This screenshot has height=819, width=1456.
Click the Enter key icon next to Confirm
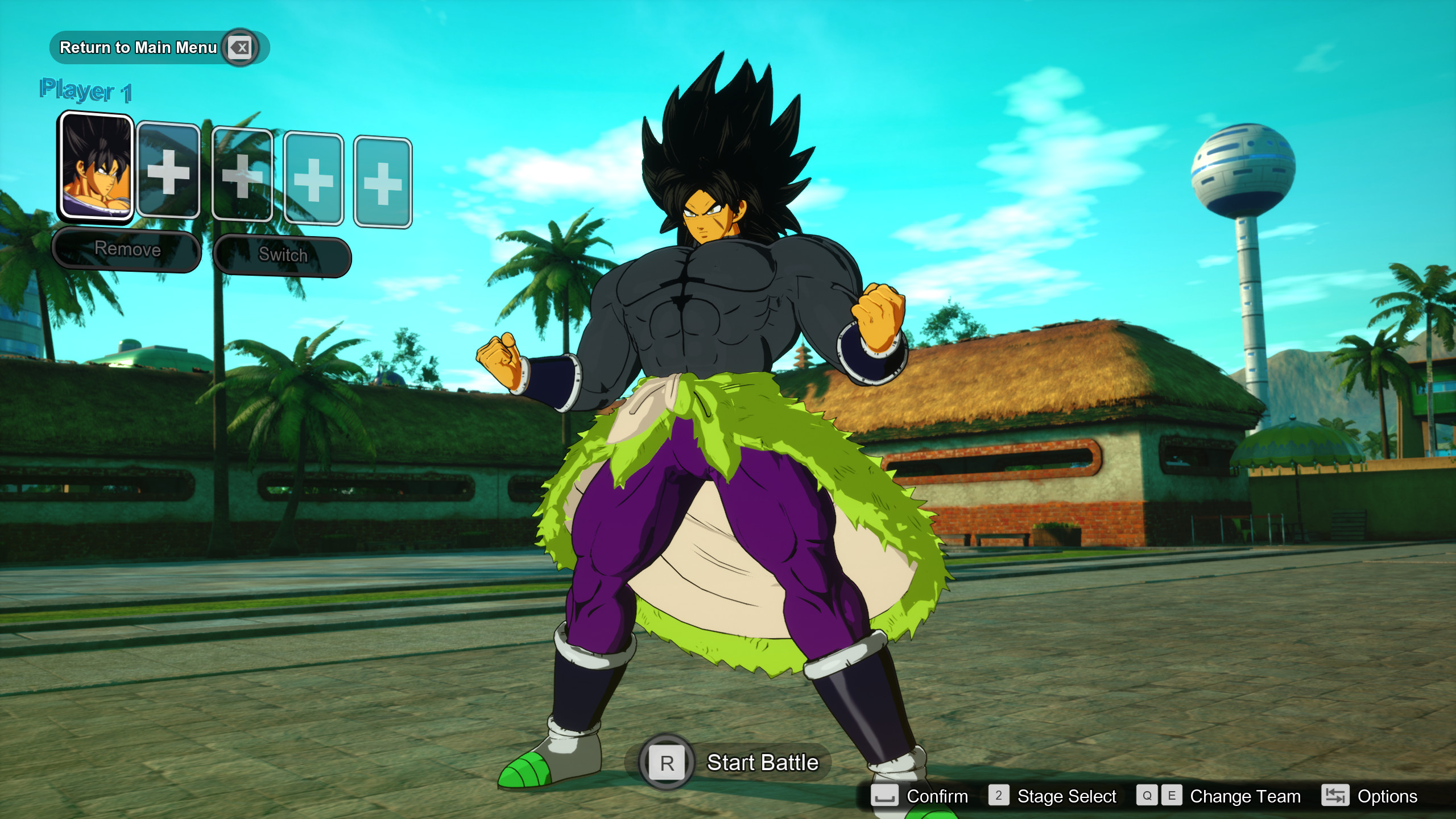tap(884, 796)
